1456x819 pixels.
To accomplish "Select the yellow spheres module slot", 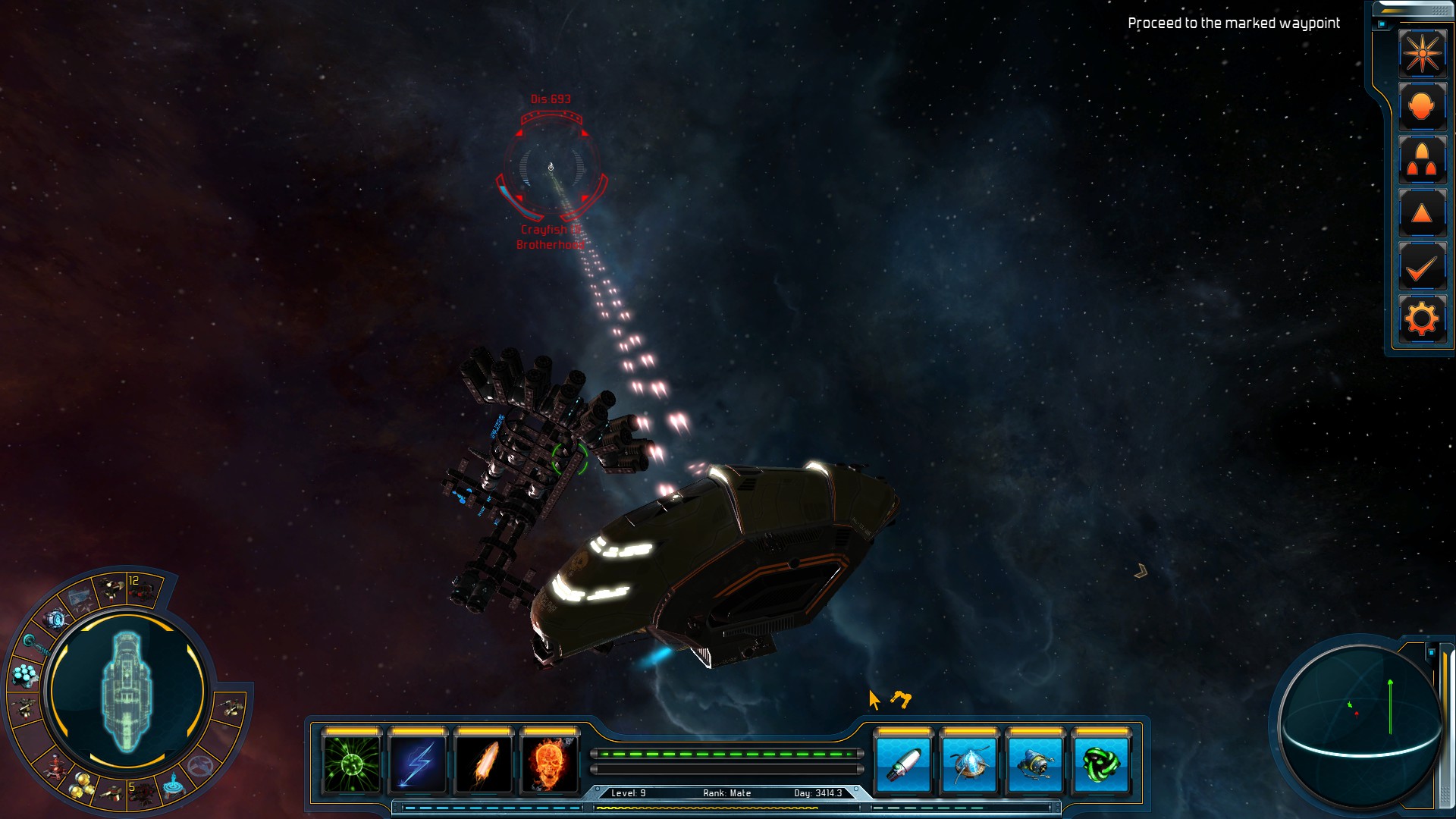I will 81,789.
